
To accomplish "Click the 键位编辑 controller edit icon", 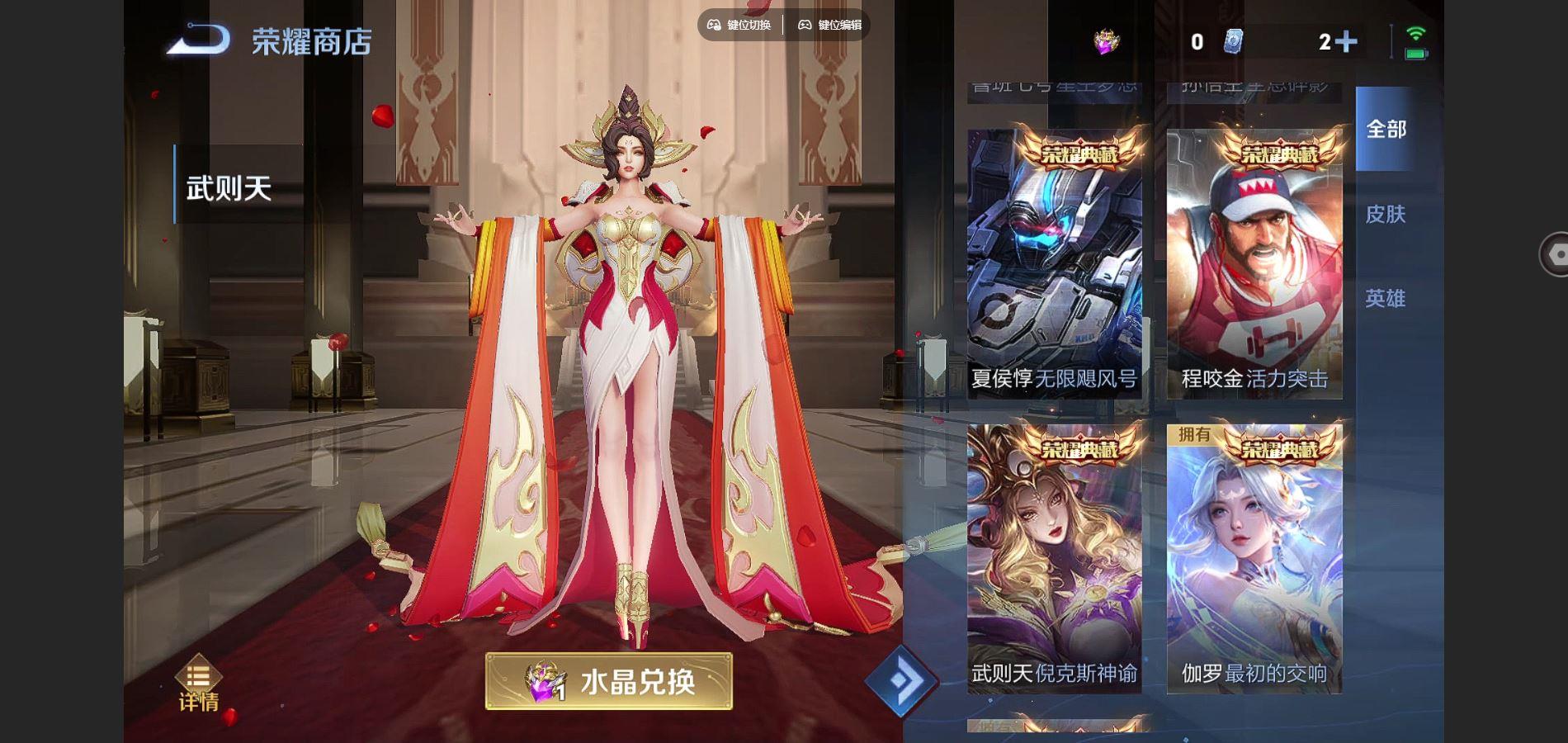I will click(x=803, y=25).
